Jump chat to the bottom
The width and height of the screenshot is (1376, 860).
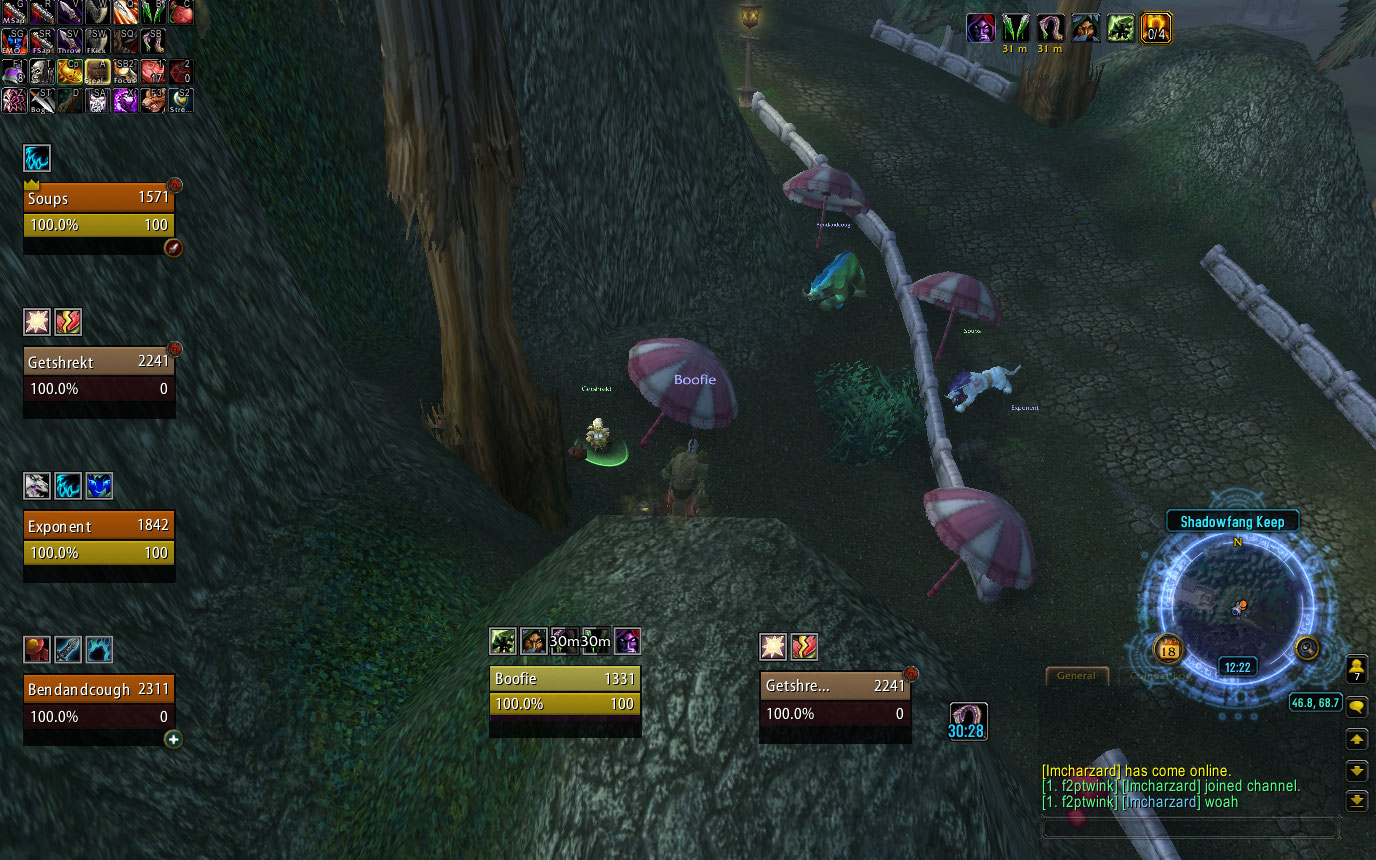pos(1357,800)
